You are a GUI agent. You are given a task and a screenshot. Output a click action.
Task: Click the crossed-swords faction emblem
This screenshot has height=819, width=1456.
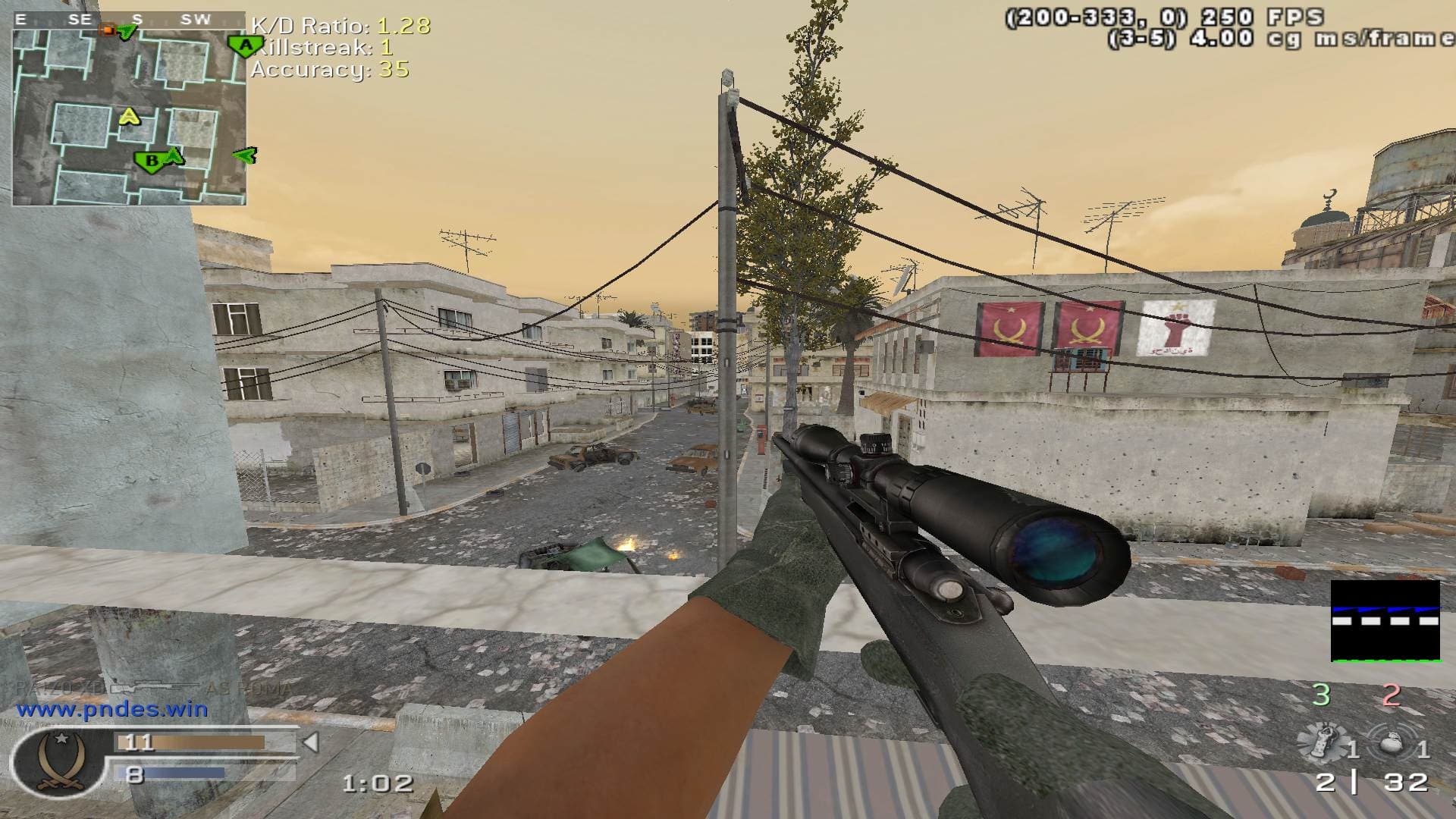[50, 761]
